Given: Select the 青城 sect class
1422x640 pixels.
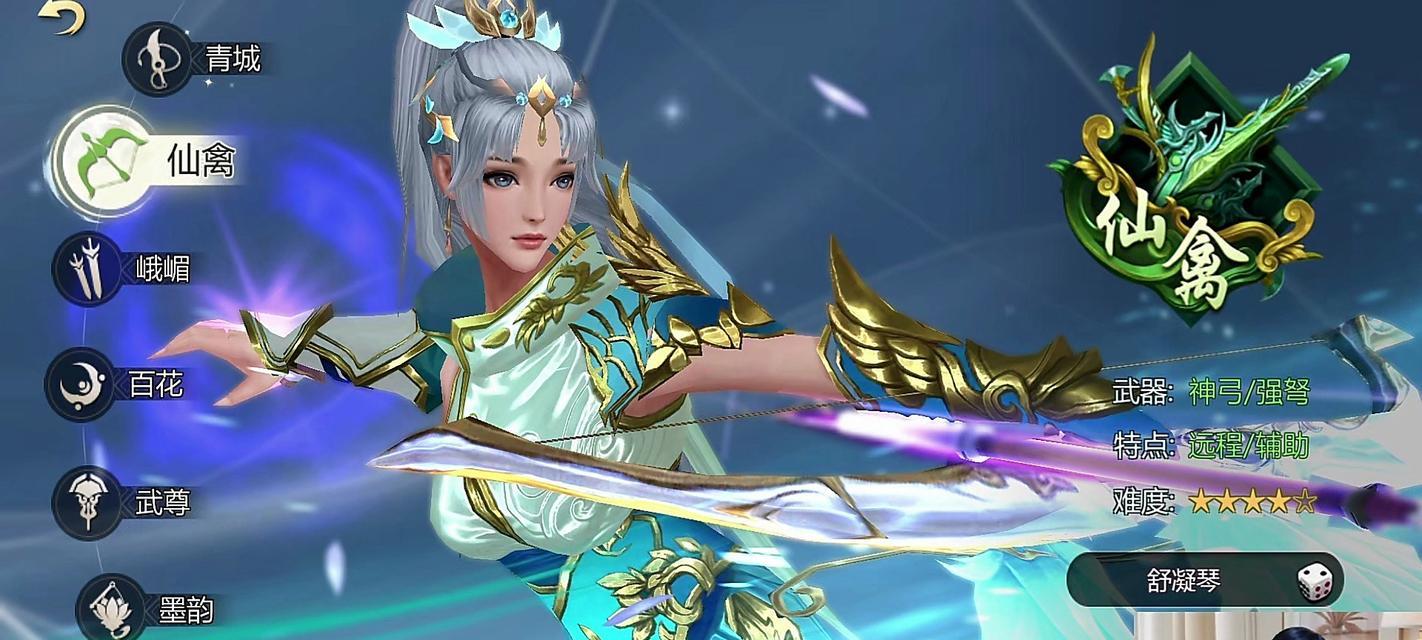Looking at the screenshot, I should 158,59.
